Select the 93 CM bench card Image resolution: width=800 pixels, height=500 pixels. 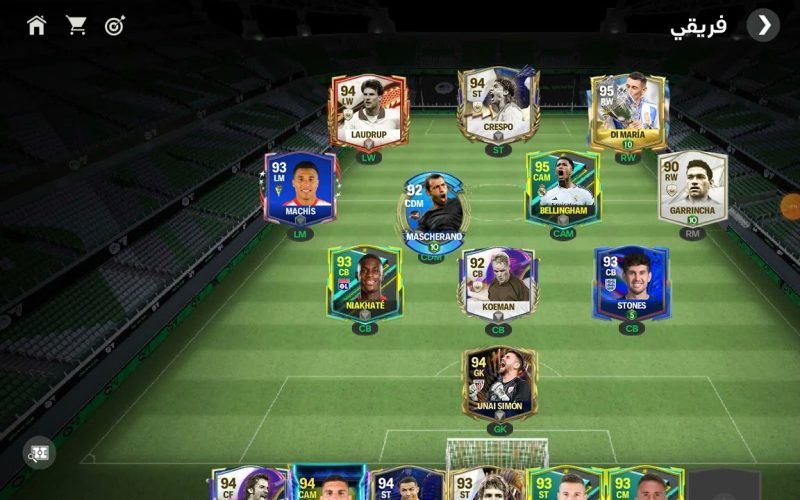pos(644,484)
